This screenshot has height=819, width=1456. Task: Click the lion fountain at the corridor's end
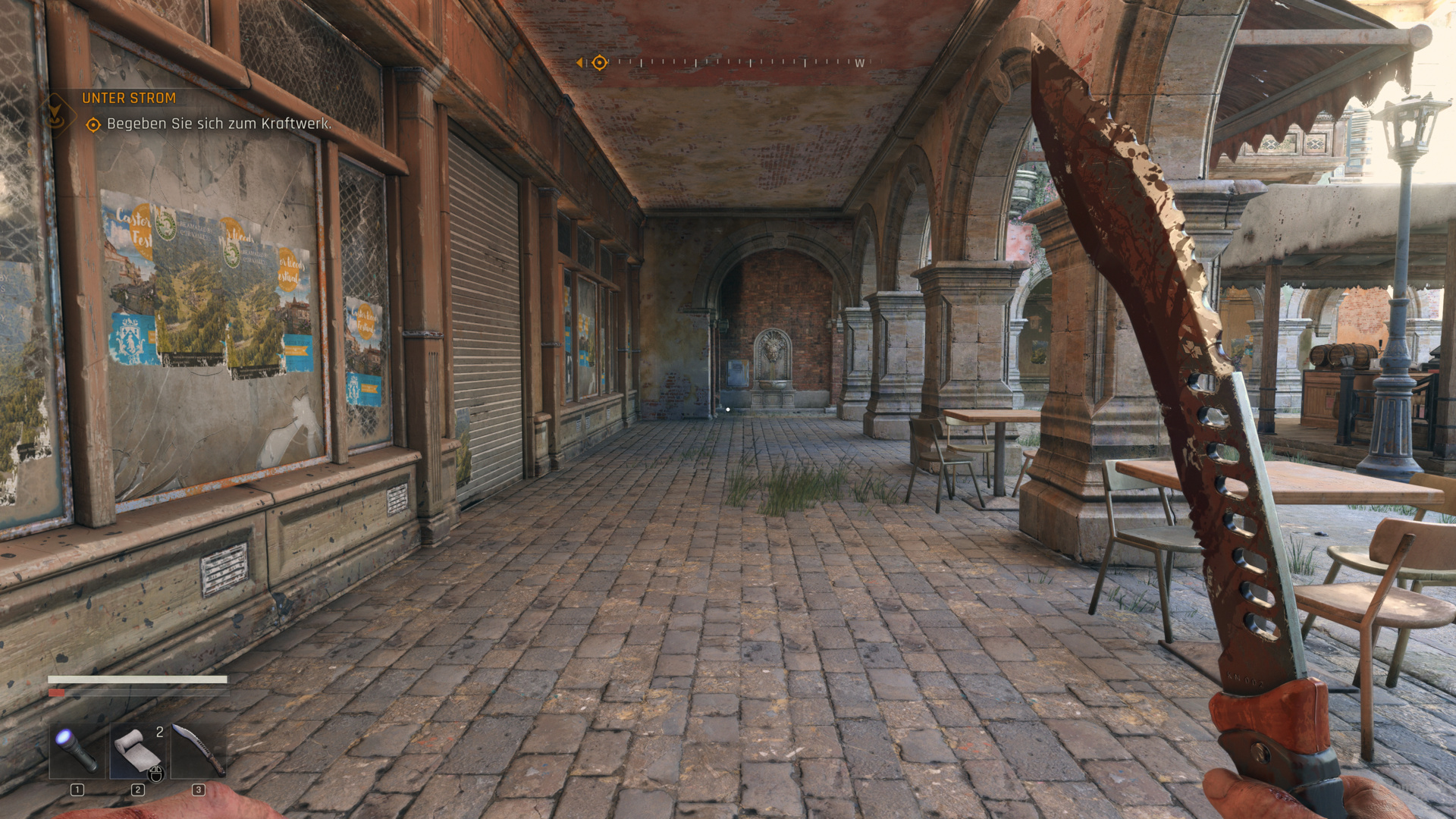[773, 349]
